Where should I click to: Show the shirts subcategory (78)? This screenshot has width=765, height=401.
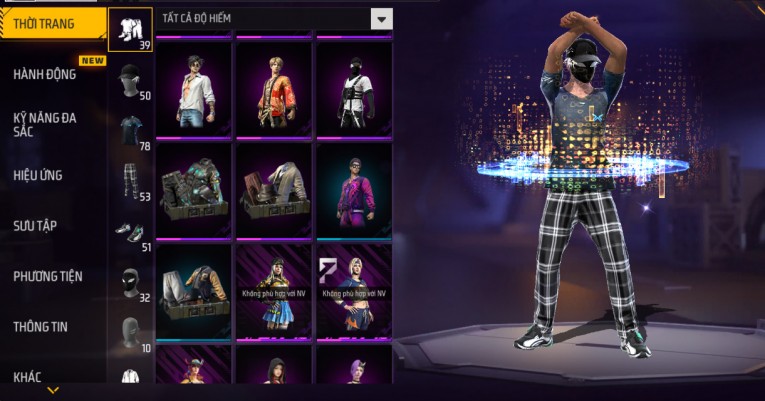click(130, 130)
